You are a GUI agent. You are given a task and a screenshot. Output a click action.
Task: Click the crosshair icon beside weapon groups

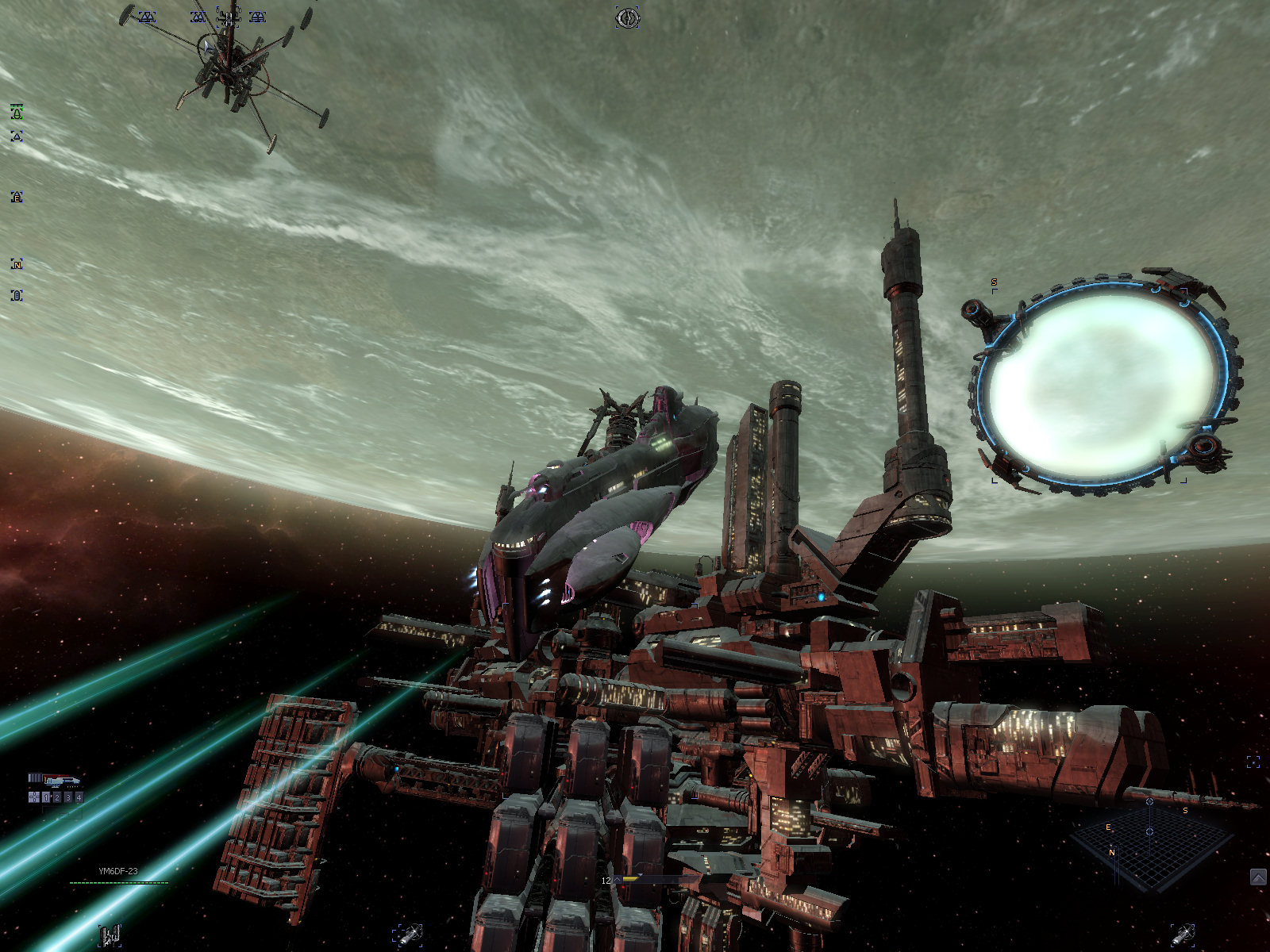click(34, 797)
